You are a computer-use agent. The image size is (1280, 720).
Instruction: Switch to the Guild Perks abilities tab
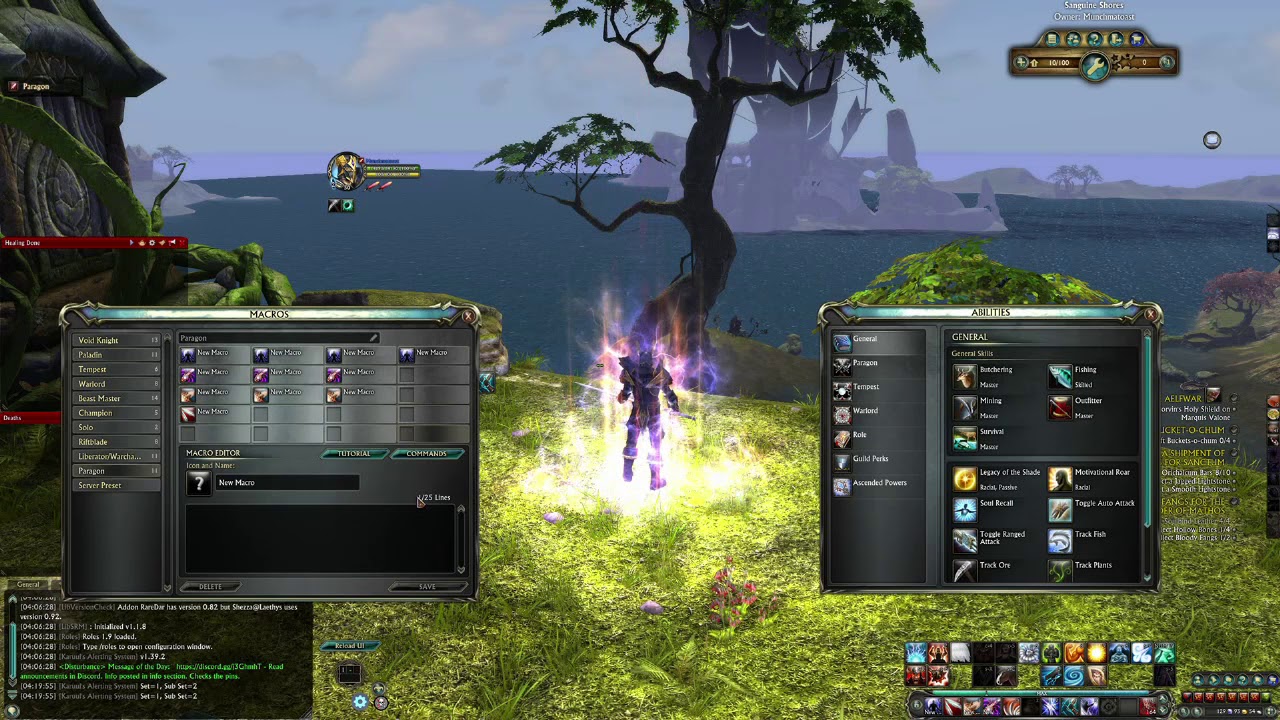[869, 459]
